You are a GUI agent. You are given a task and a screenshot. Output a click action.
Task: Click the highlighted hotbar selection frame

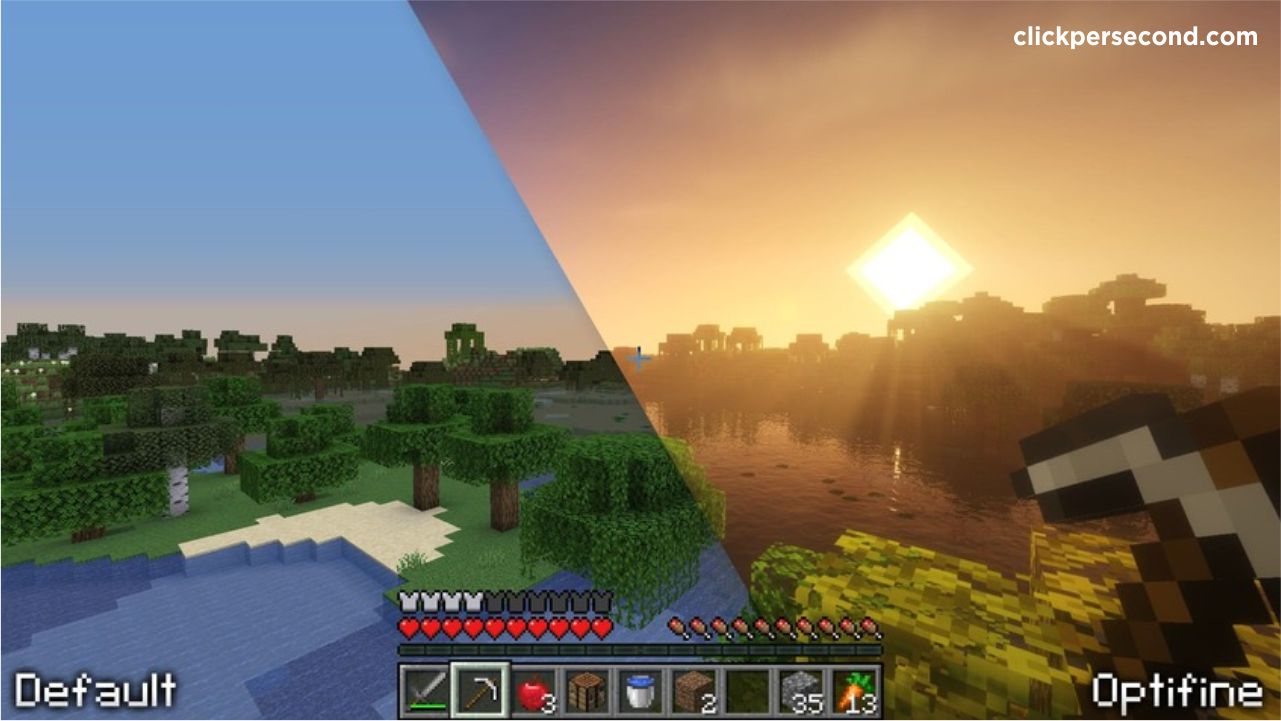481,690
